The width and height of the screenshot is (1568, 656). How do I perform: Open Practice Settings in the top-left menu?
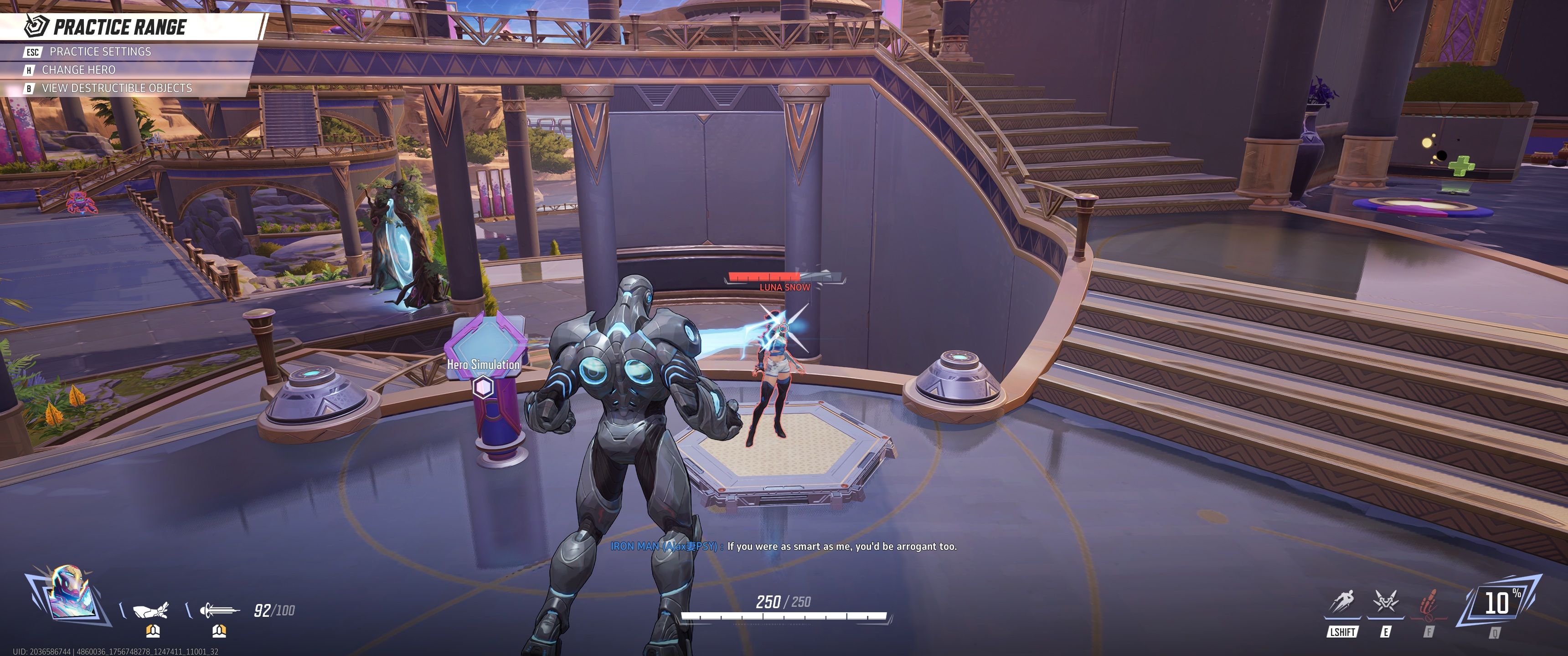[100, 52]
